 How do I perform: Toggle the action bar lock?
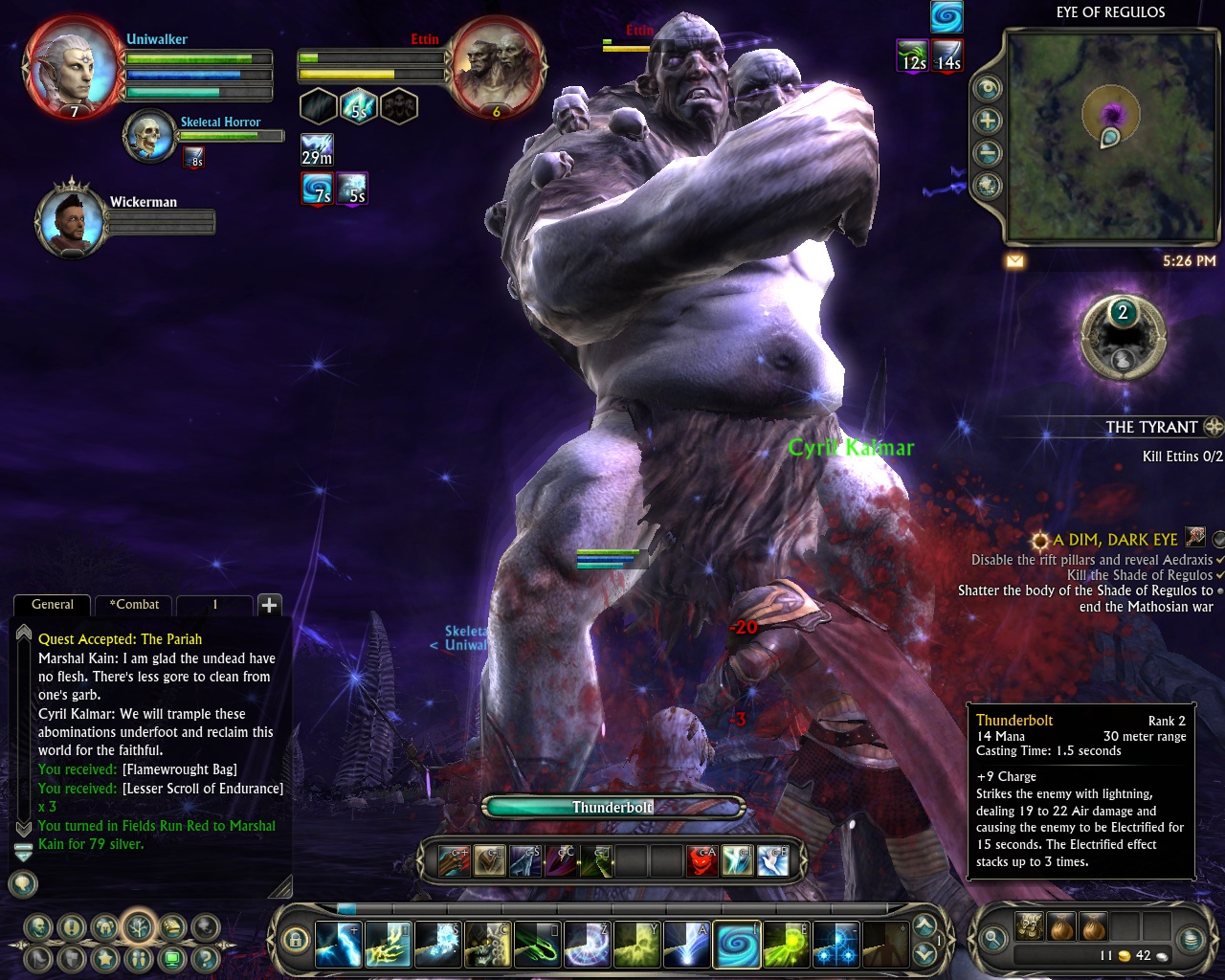point(296,940)
